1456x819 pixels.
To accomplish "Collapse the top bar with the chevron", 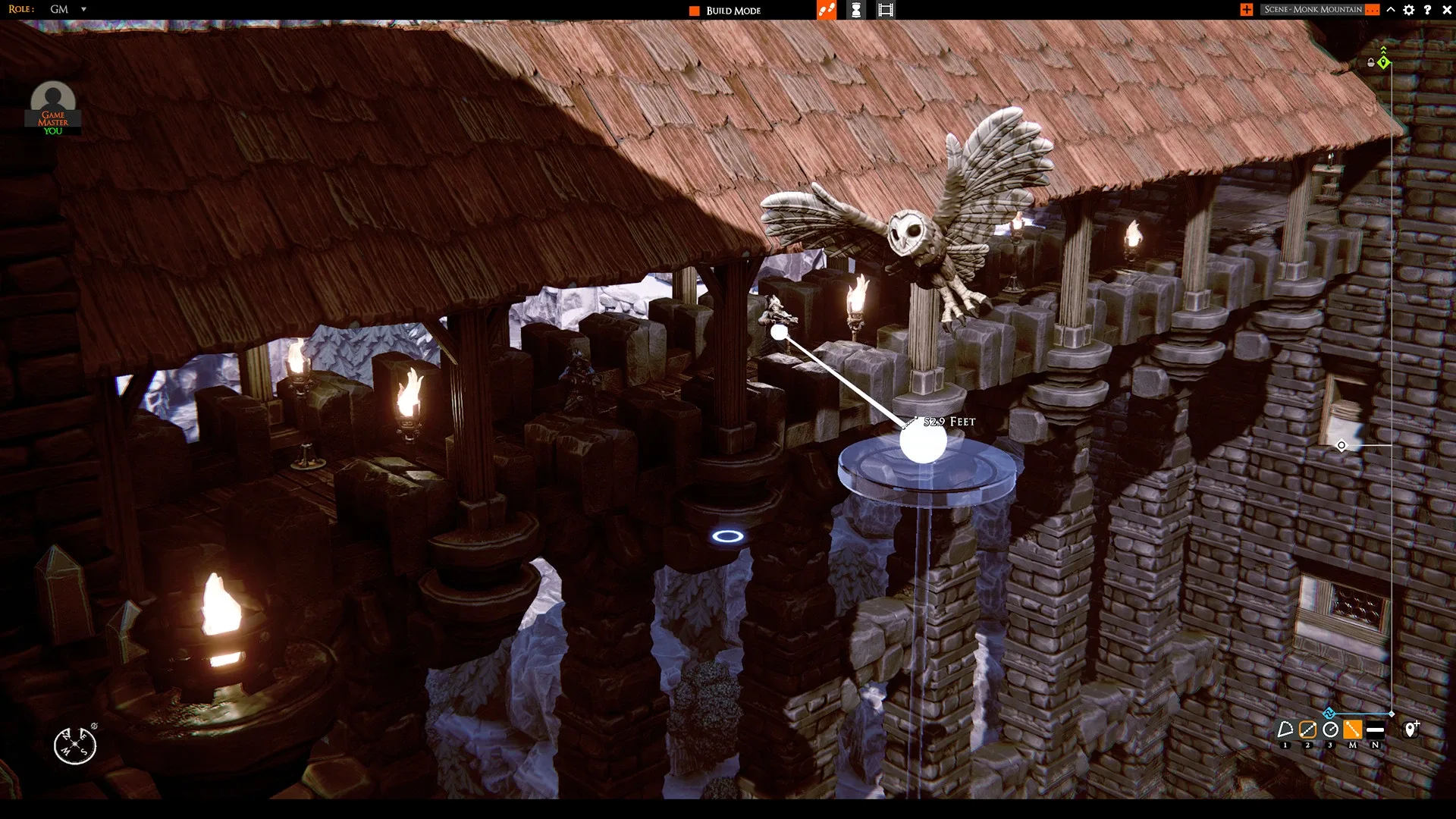I will click(x=1390, y=10).
